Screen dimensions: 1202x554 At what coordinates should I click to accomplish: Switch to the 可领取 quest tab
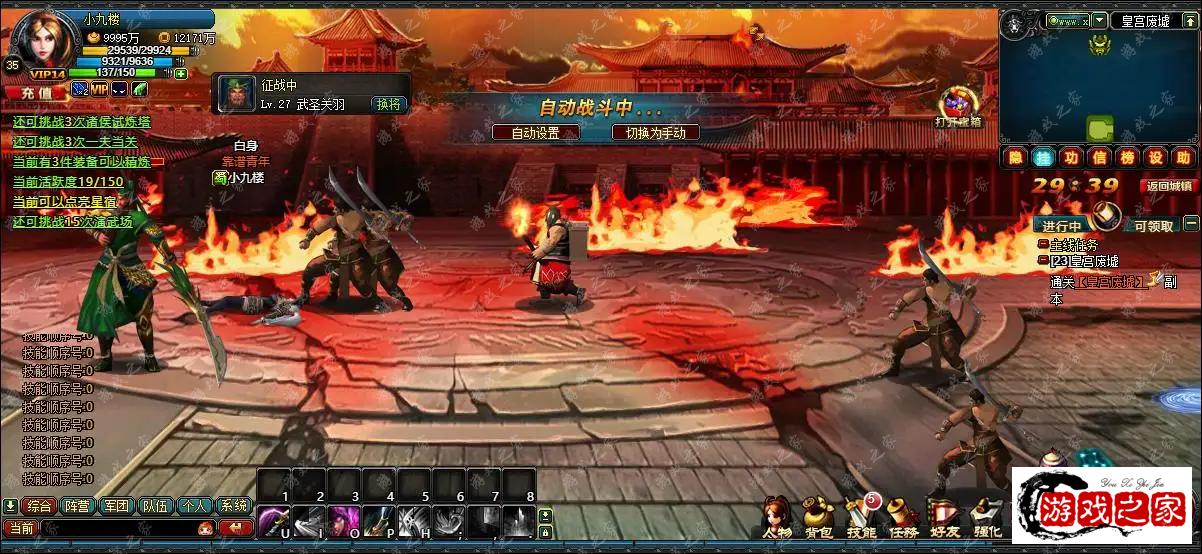1154,226
